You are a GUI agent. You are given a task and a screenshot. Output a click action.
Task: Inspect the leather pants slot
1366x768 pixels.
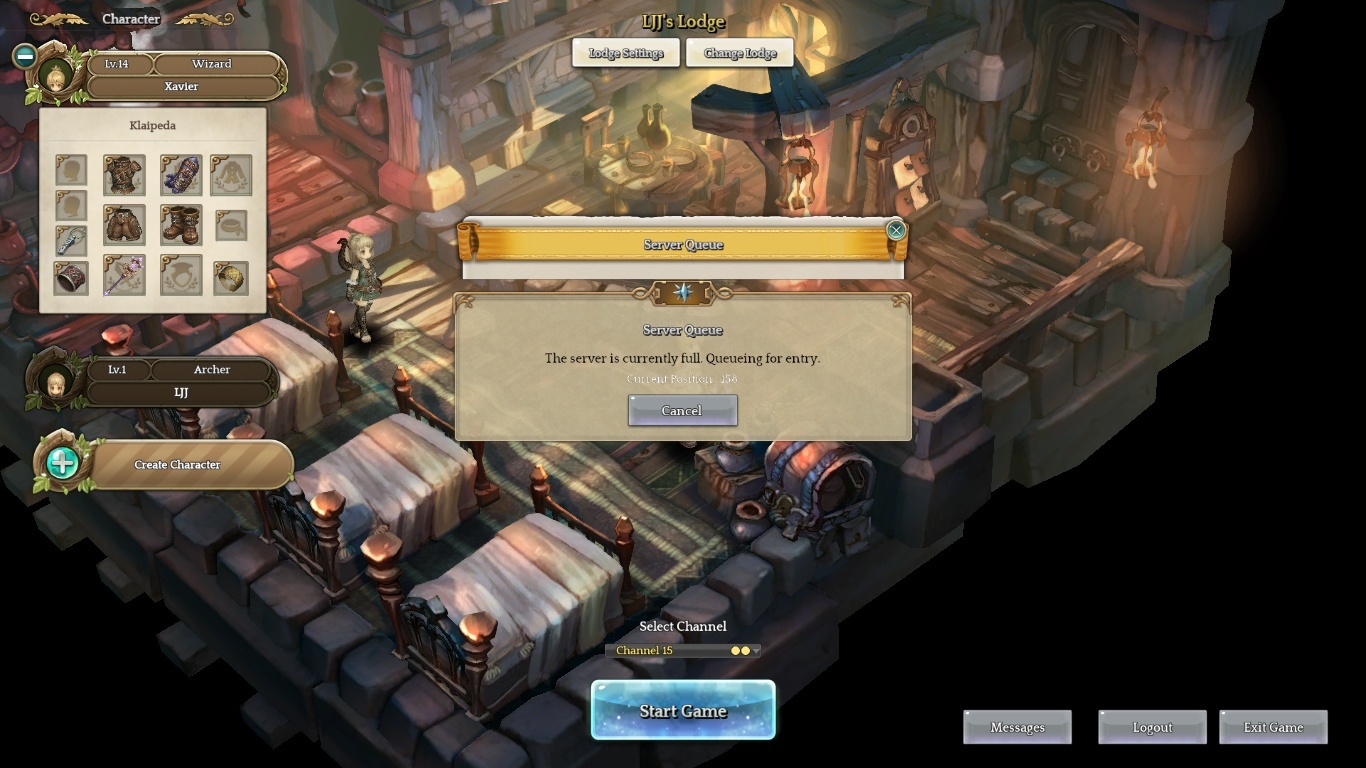coord(124,225)
